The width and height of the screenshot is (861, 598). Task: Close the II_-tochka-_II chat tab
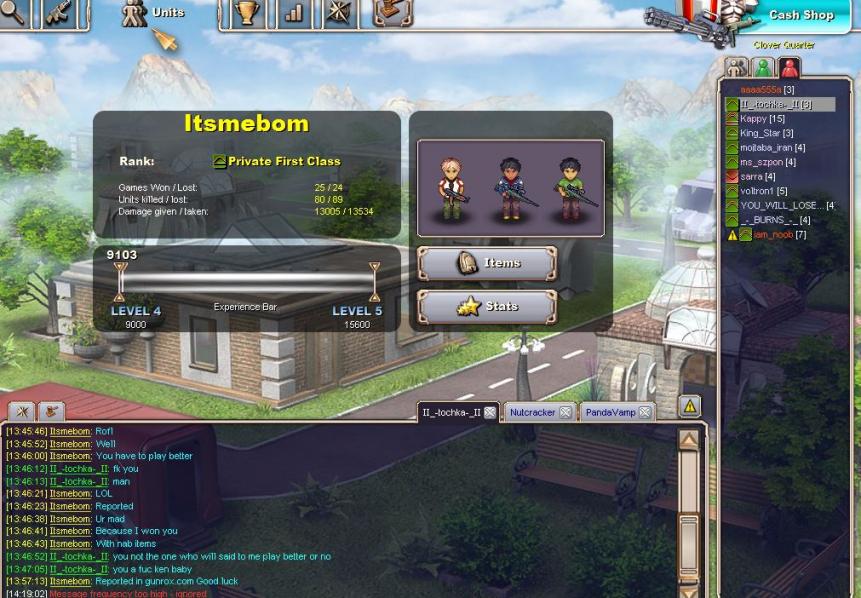(490, 412)
